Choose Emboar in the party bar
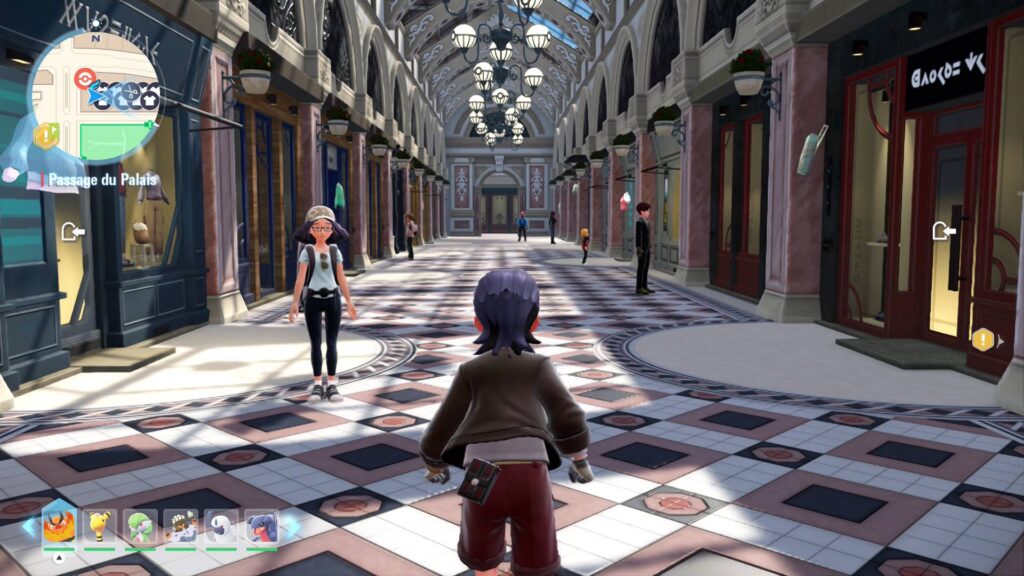This screenshot has width=1024, height=576. click(57, 525)
